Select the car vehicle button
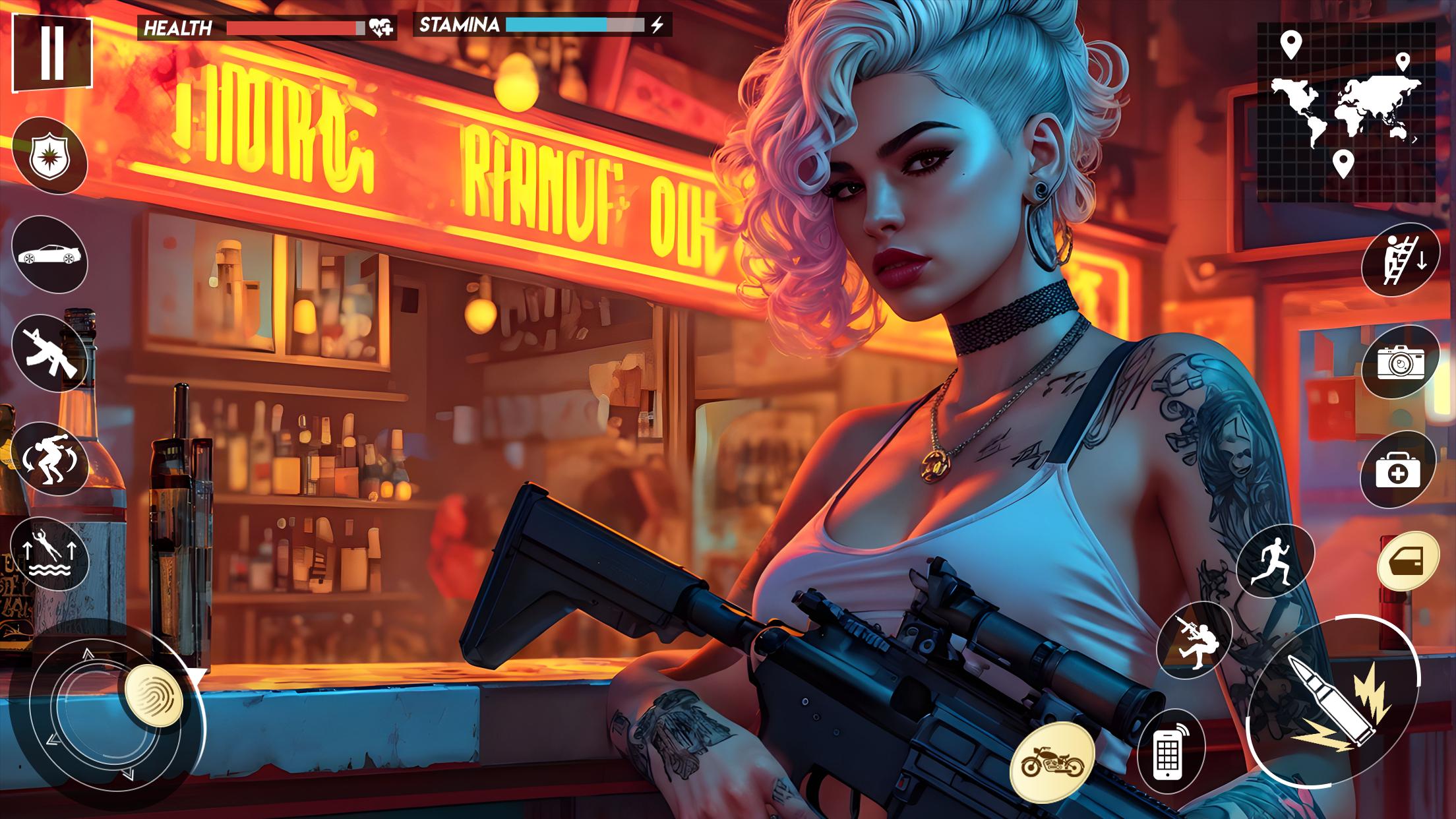 click(x=49, y=255)
